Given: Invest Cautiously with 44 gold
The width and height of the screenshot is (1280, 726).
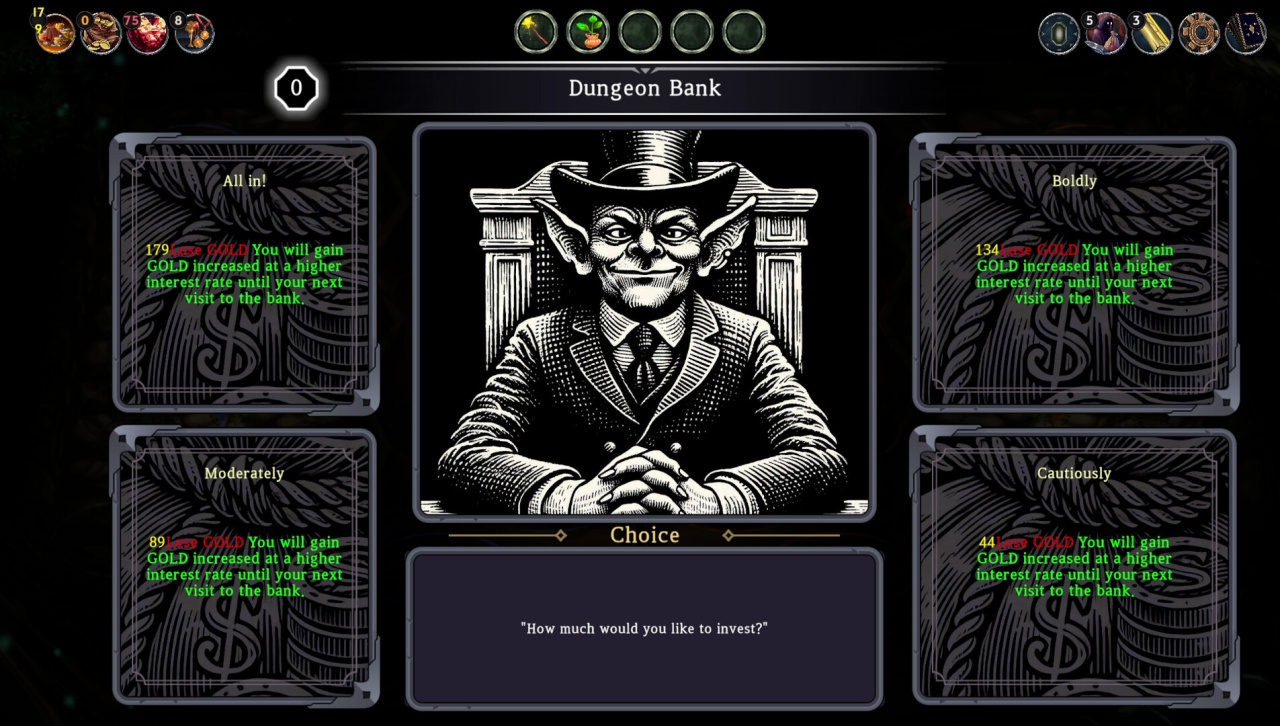Looking at the screenshot, I should (x=1074, y=566).
